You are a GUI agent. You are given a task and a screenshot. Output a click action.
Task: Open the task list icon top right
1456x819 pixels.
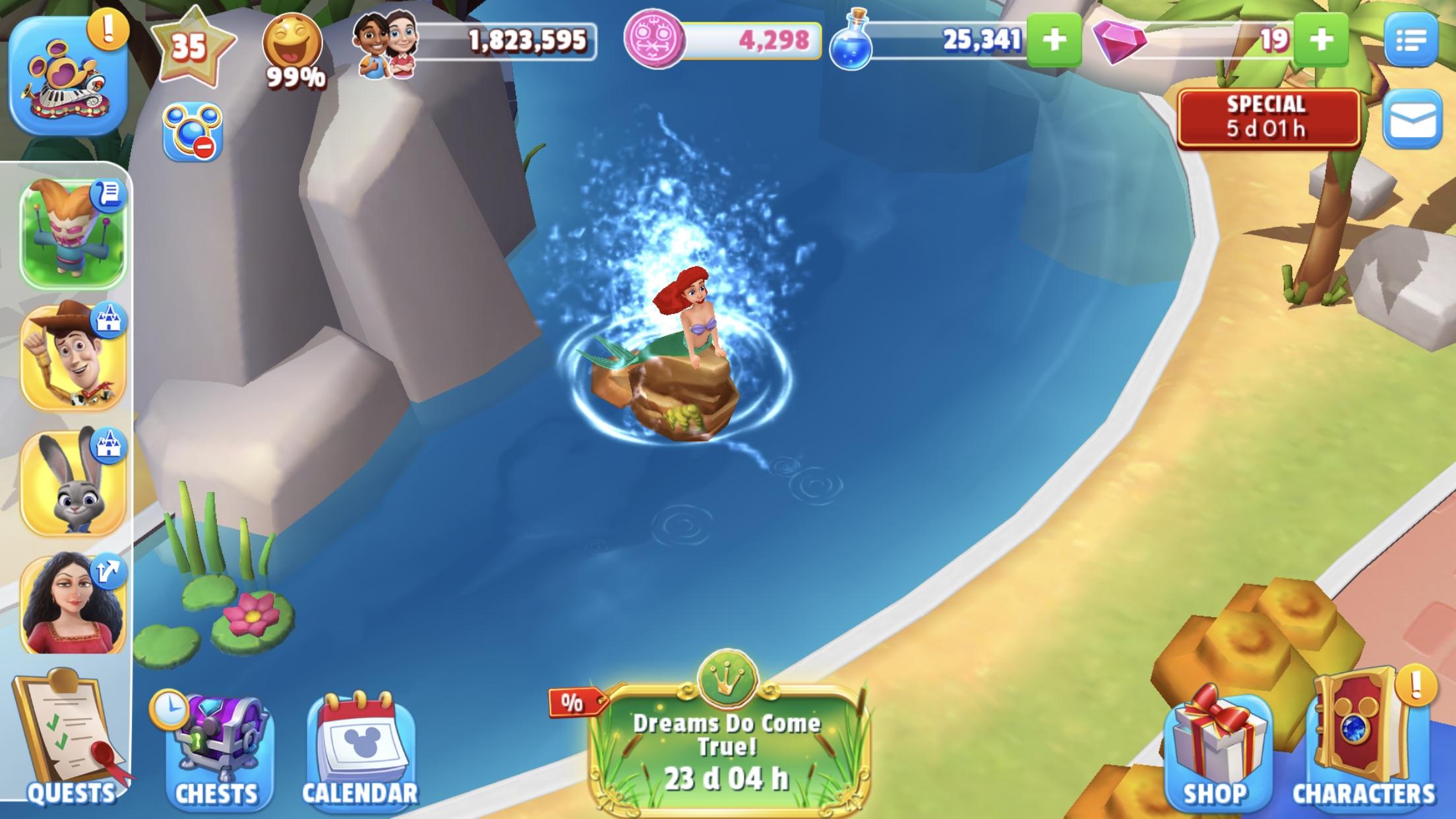click(1418, 40)
